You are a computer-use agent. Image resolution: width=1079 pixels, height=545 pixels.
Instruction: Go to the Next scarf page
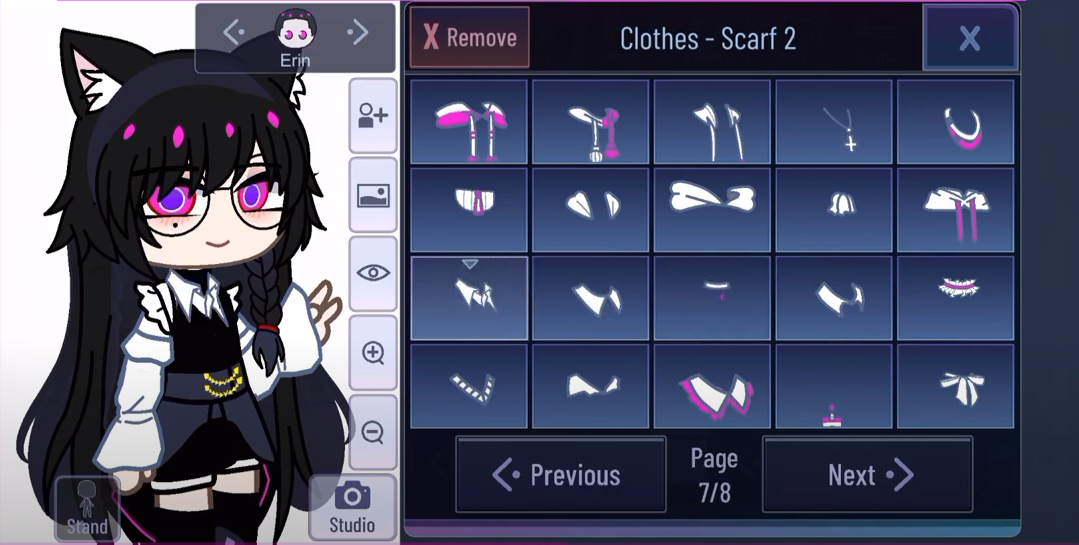tap(868, 475)
